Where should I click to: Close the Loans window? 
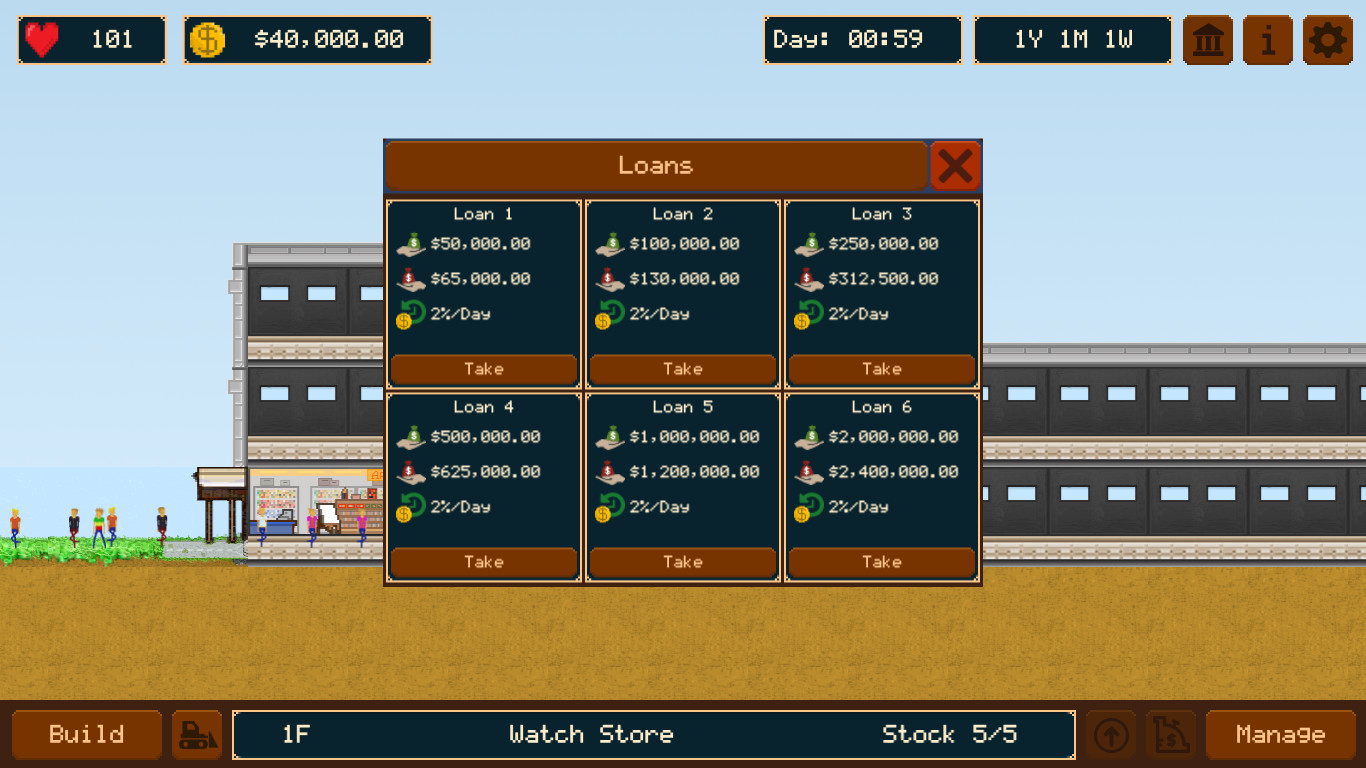point(956,166)
